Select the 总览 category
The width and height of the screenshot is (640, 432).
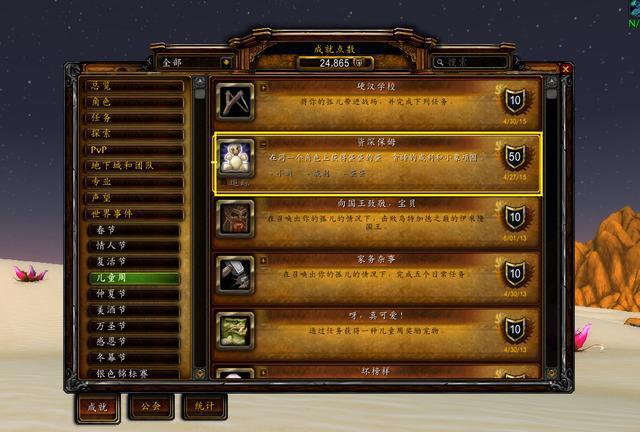133,86
